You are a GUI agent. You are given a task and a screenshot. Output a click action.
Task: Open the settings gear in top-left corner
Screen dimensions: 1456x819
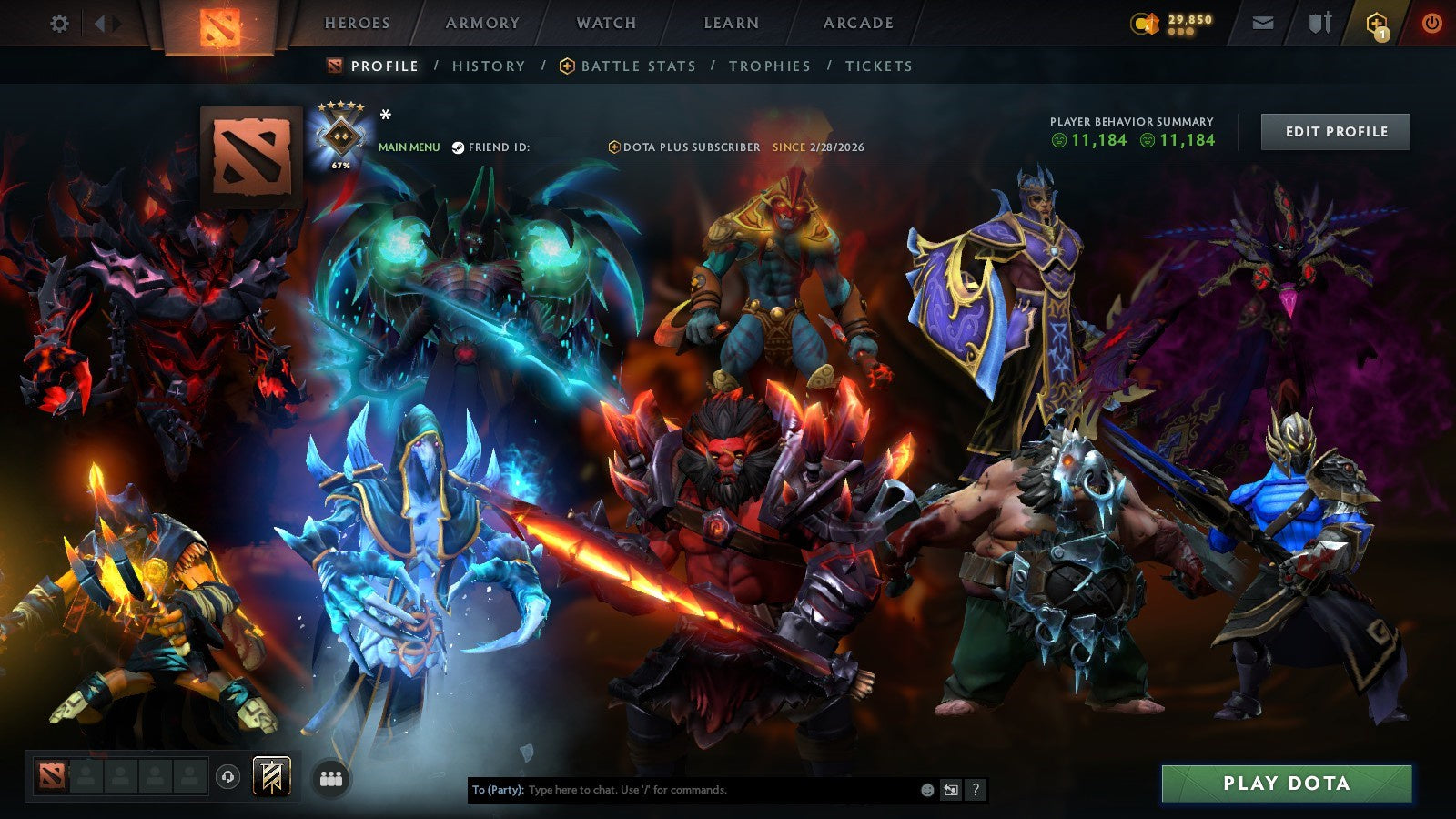point(60,25)
